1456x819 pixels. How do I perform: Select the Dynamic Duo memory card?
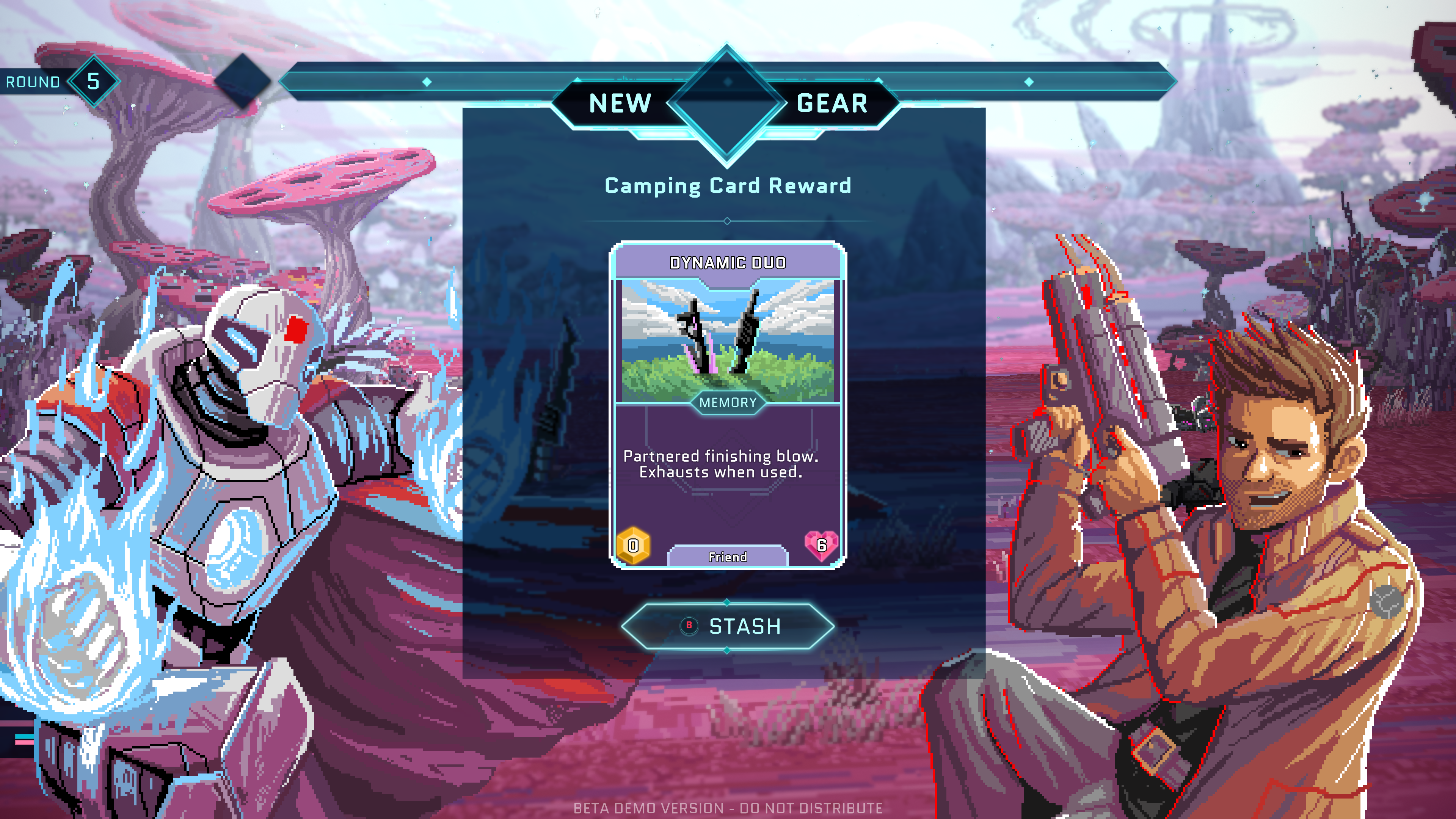pyautogui.click(x=728, y=405)
